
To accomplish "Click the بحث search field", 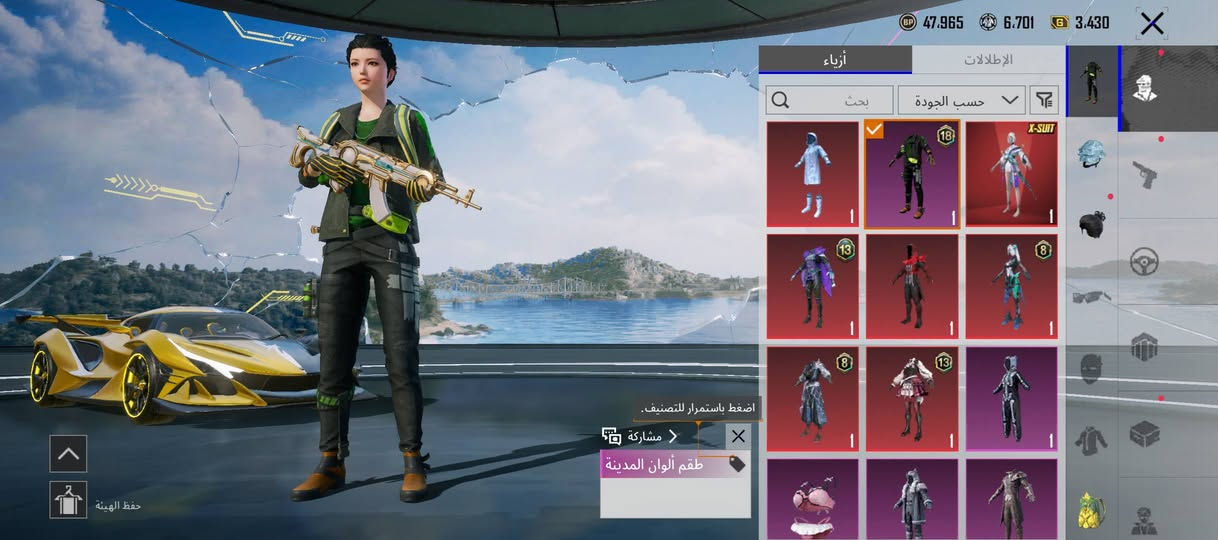I will coord(830,100).
